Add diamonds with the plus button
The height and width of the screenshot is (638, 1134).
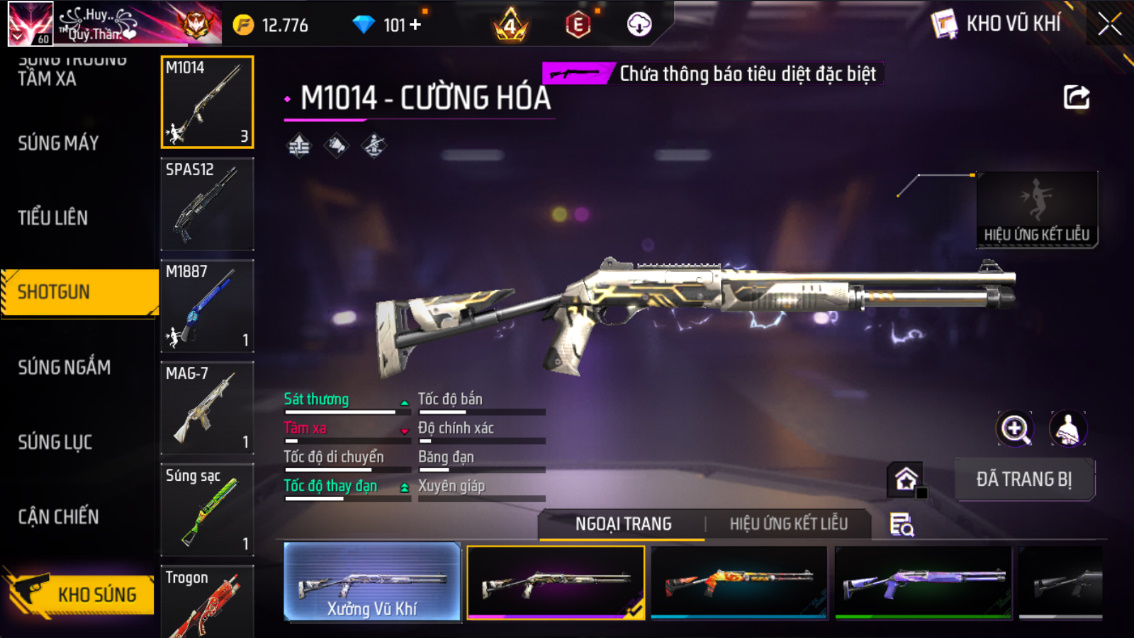click(415, 25)
